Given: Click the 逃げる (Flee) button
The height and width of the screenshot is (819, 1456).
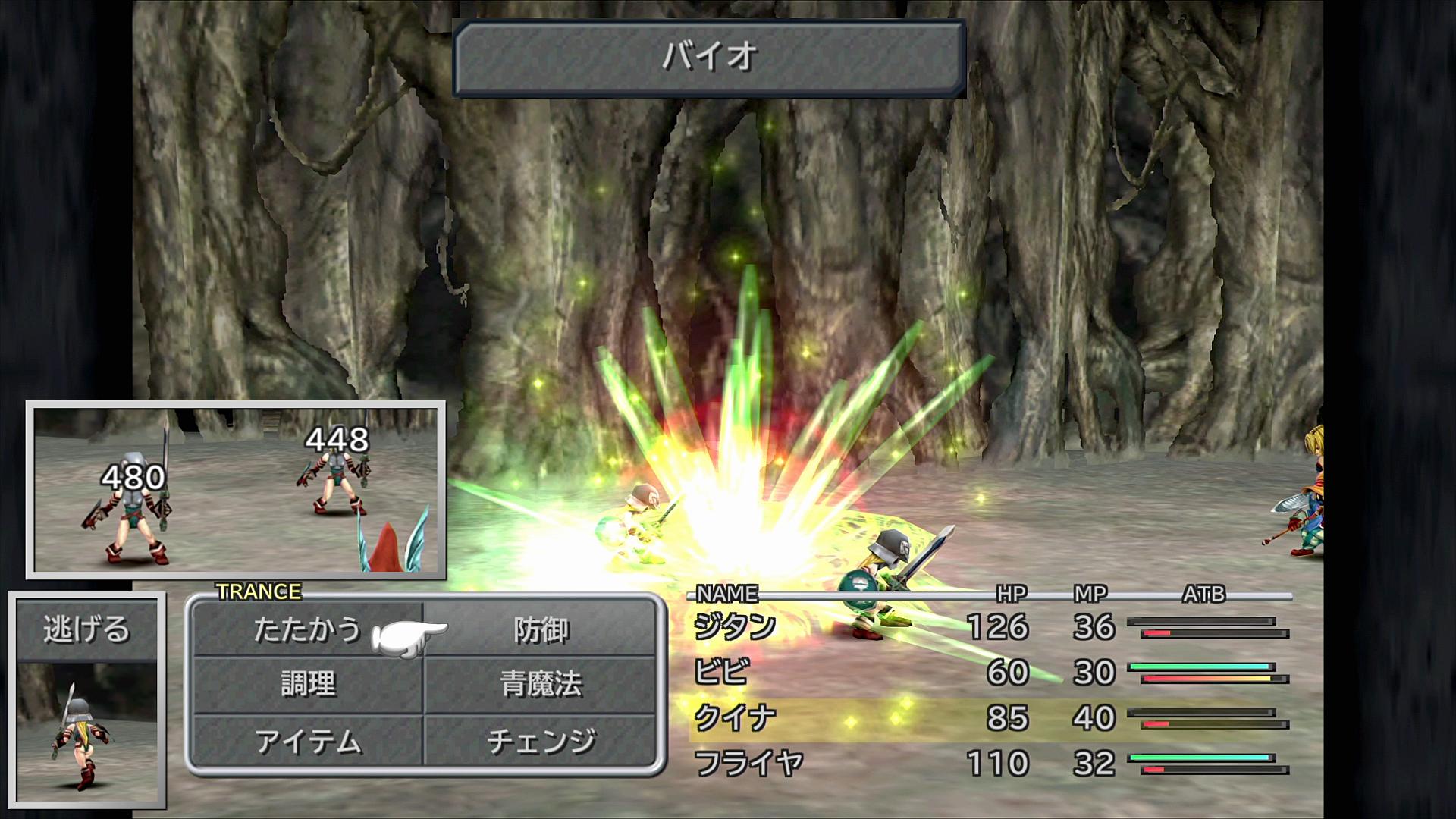Looking at the screenshot, I should 86,629.
